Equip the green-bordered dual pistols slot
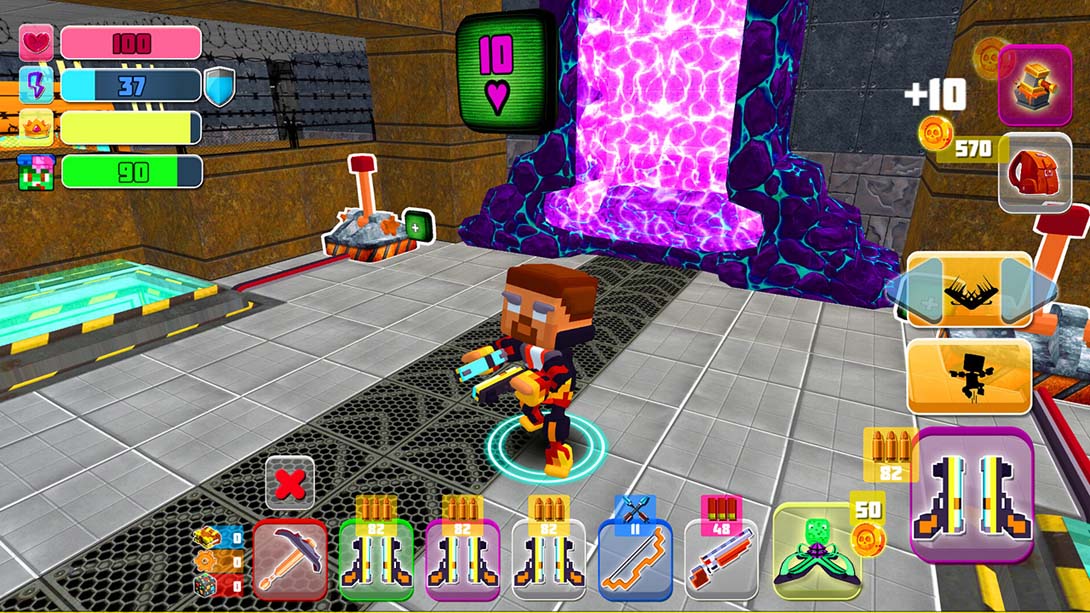Screen dimensions: 1090x613 coord(375,560)
